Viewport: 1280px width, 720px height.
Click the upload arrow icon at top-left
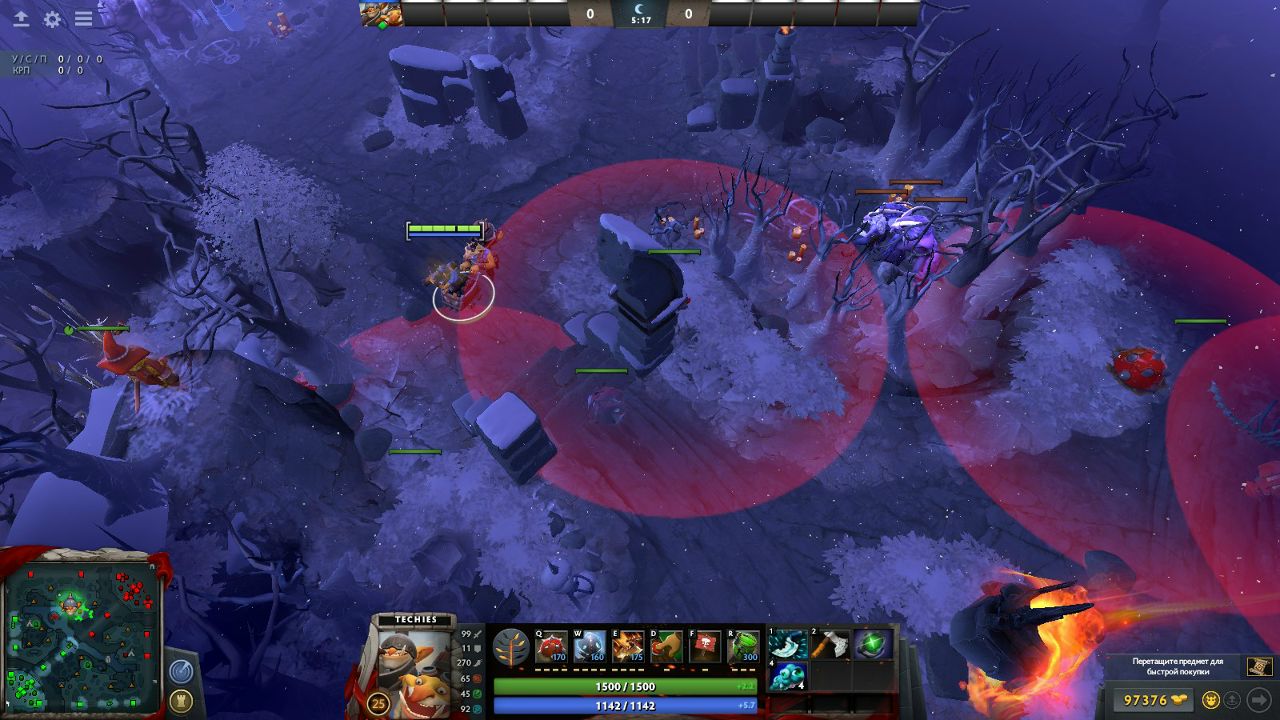pos(20,19)
